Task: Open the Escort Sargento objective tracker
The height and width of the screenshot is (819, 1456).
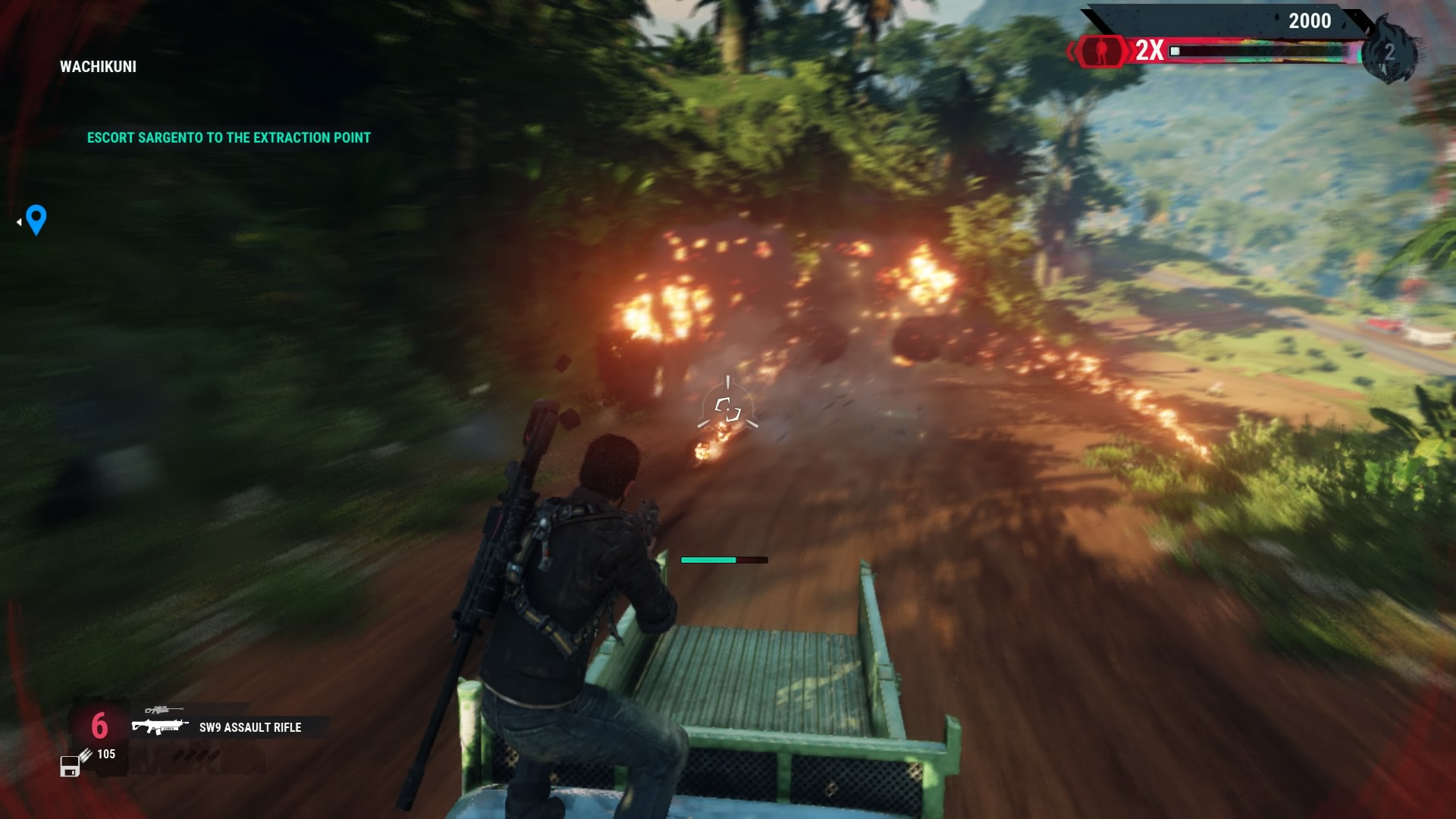Action: coord(228,138)
